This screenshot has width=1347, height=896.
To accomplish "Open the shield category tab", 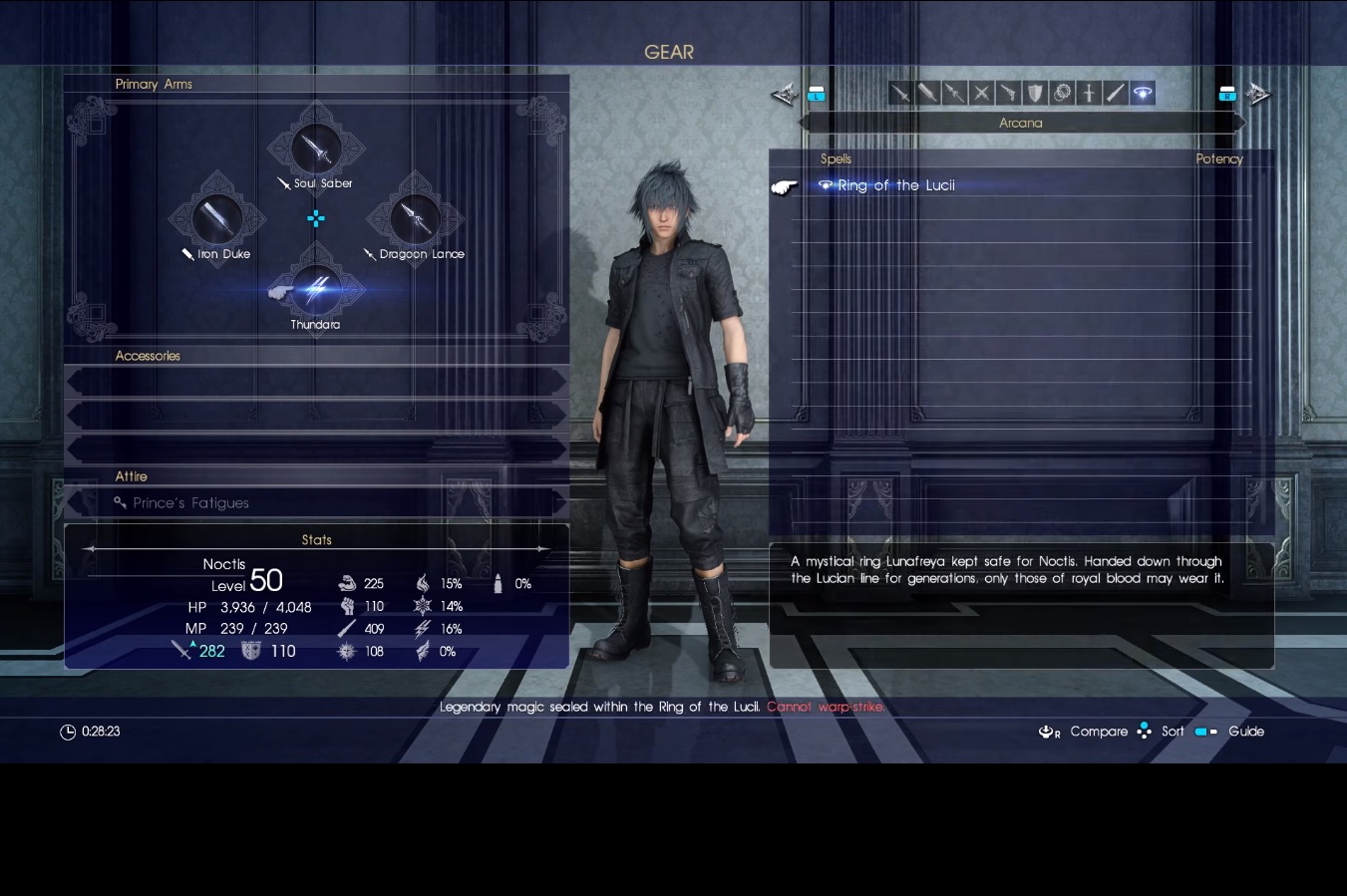I will (x=1035, y=94).
